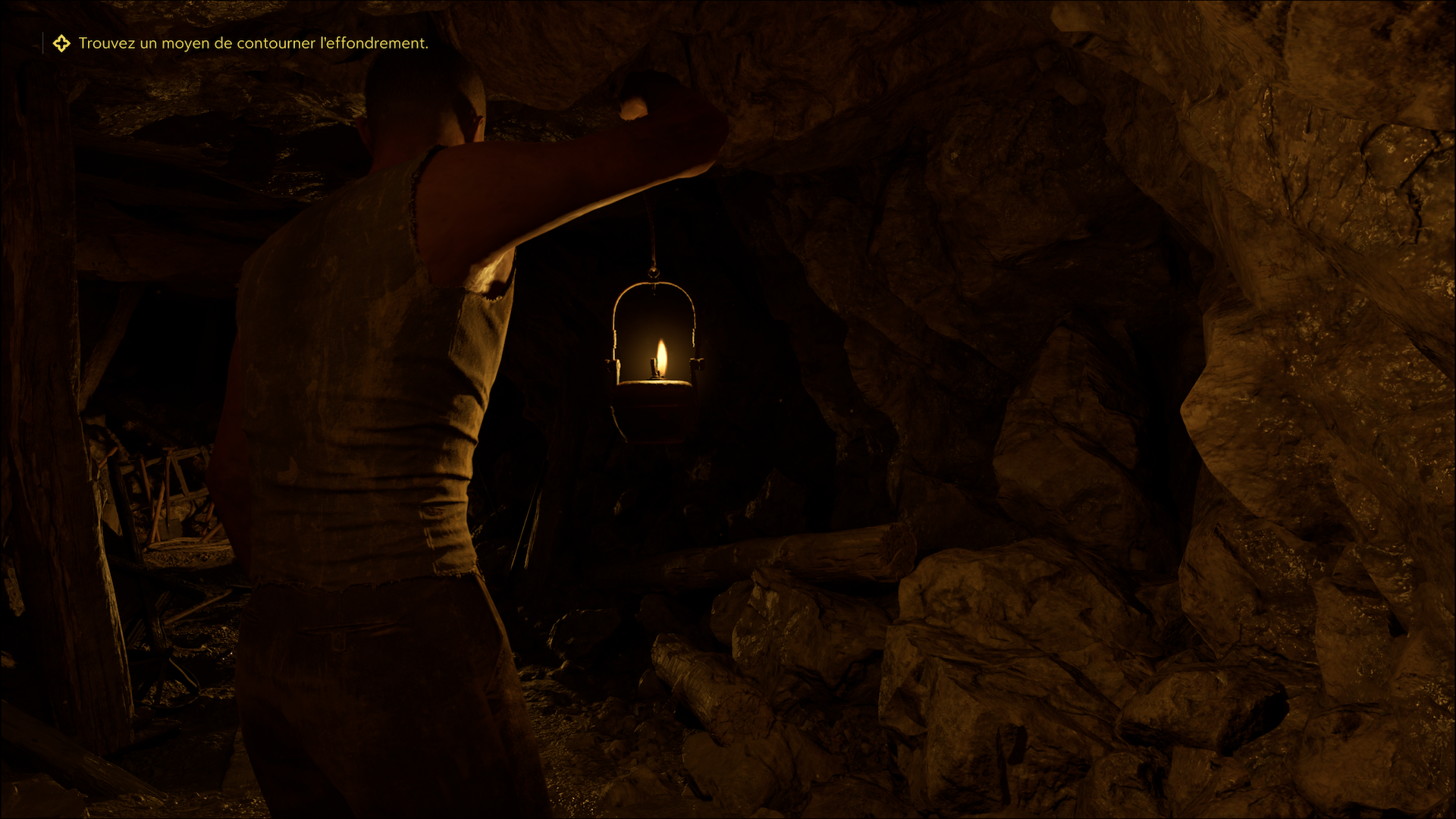Screen dimensions: 1456x819
Task: Click the yellow objective marker icon
Action: (x=61, y=43)
